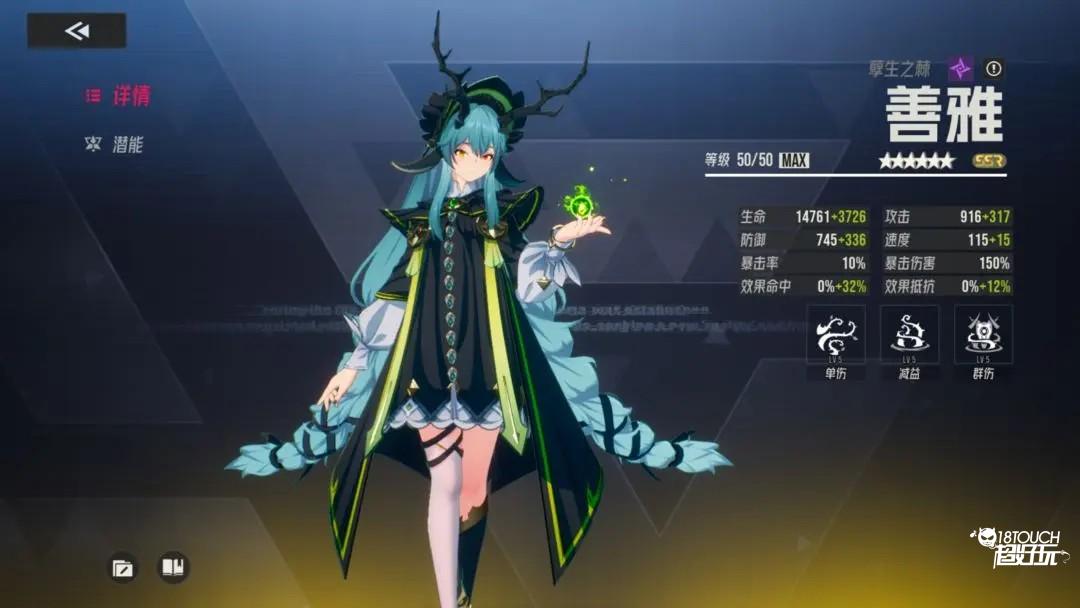
Task: Open the 潜能 potential tab
Action: (117, 144)
